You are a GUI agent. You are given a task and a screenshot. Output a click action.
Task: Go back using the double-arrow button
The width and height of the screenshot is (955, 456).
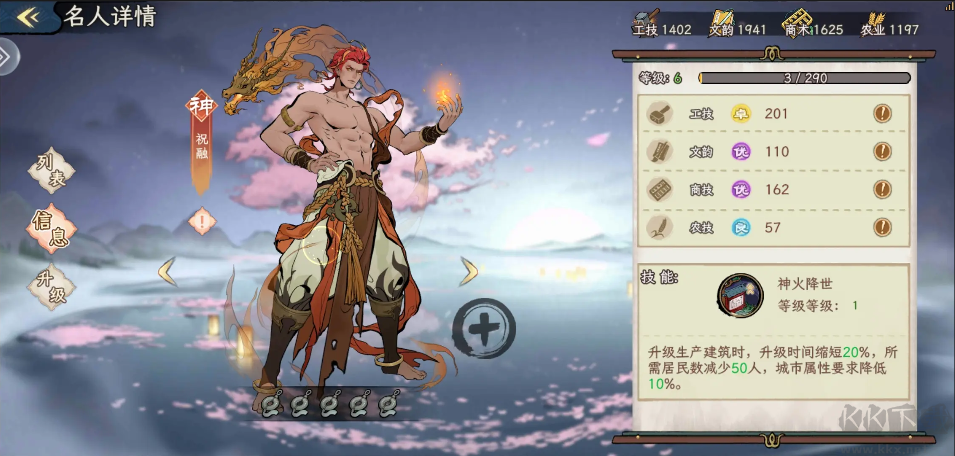[x=28, y=16]
